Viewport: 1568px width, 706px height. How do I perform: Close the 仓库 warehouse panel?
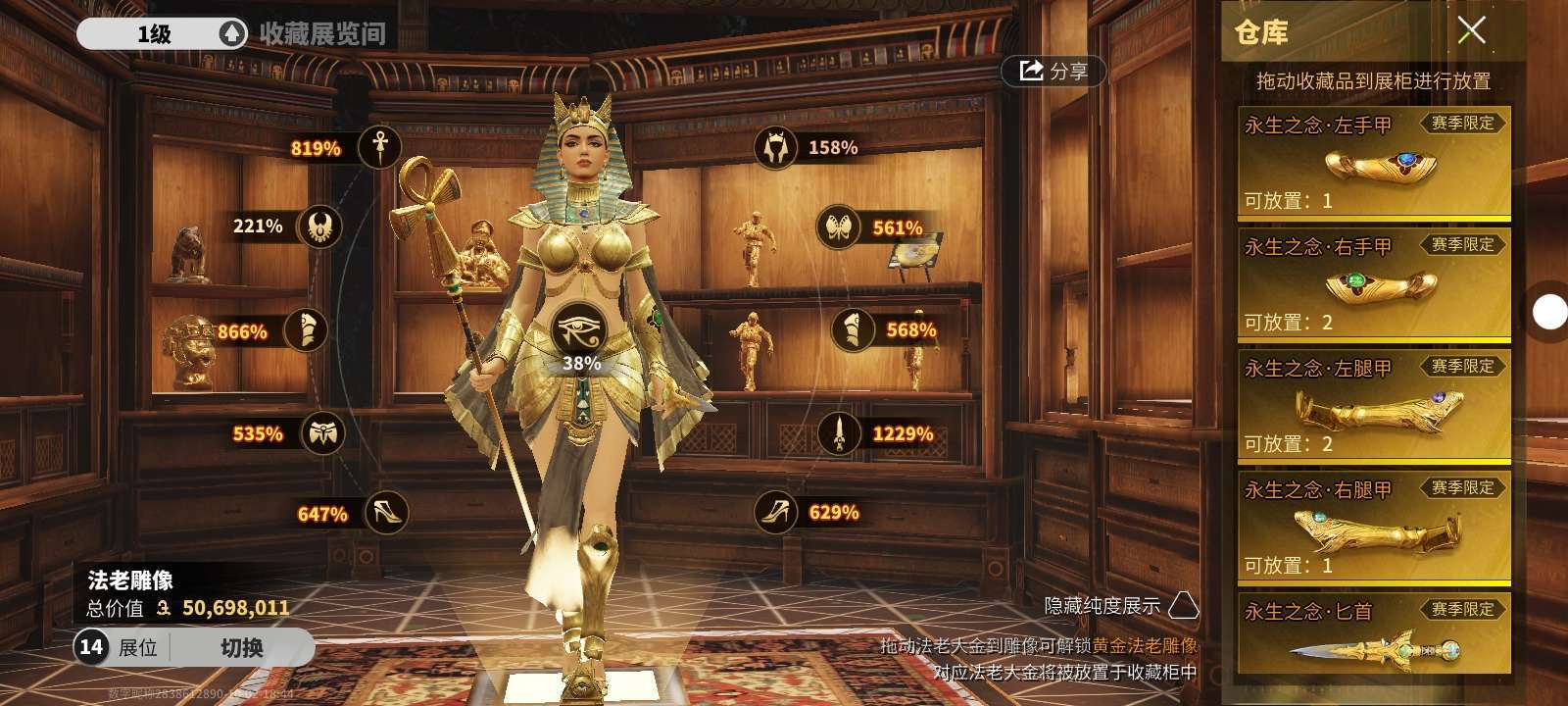[1470, 31]
